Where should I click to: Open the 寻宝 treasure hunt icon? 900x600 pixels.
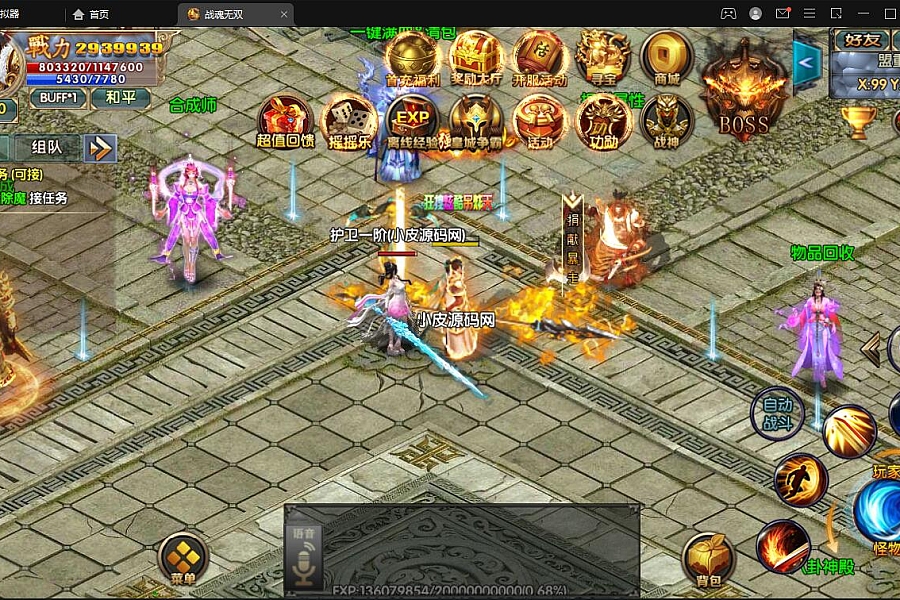pyautogui.click(x=603, y=58)
